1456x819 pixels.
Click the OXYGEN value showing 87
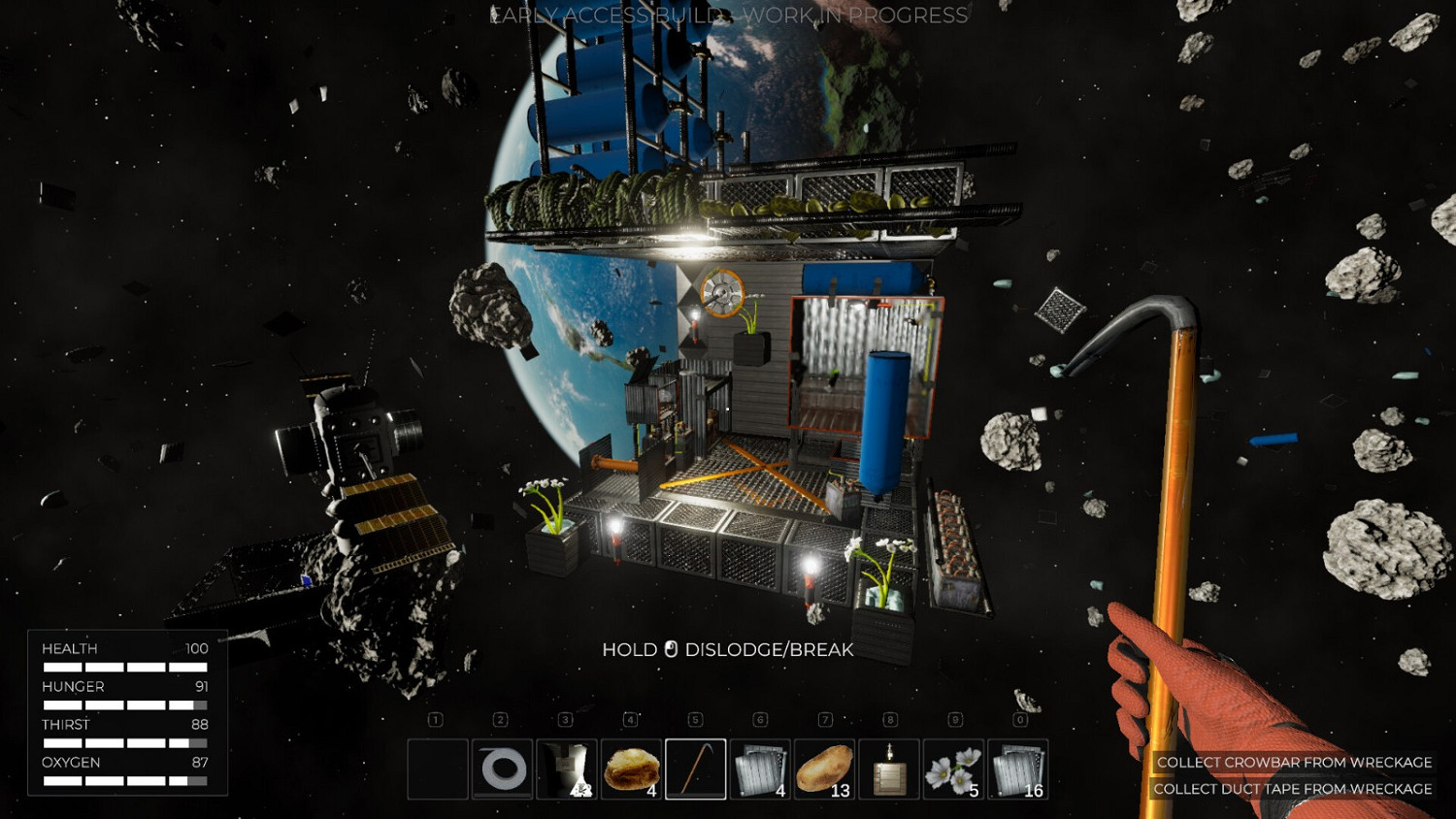click(198, 762)
